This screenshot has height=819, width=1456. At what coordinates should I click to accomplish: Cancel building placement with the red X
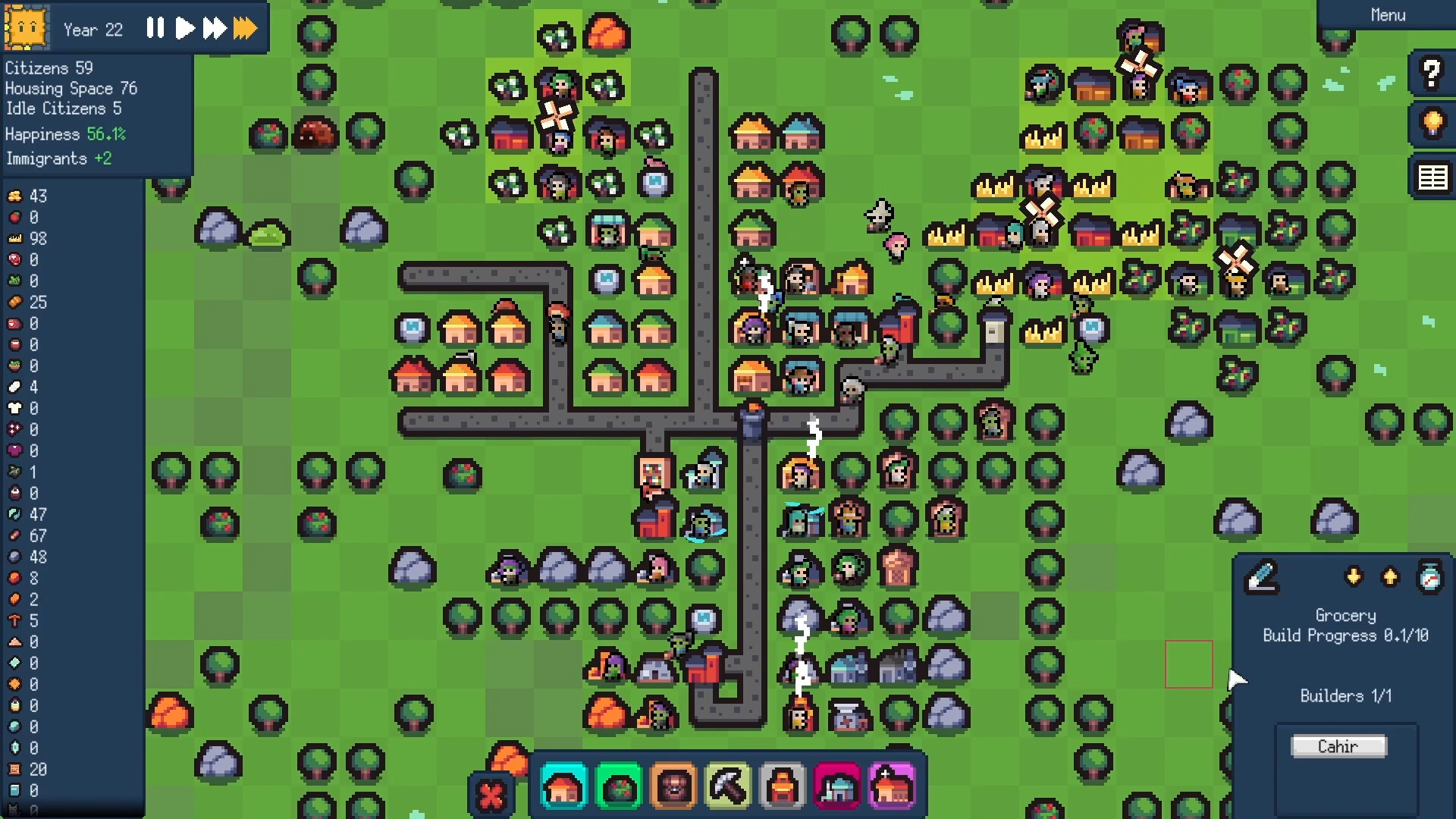(491, 796)
